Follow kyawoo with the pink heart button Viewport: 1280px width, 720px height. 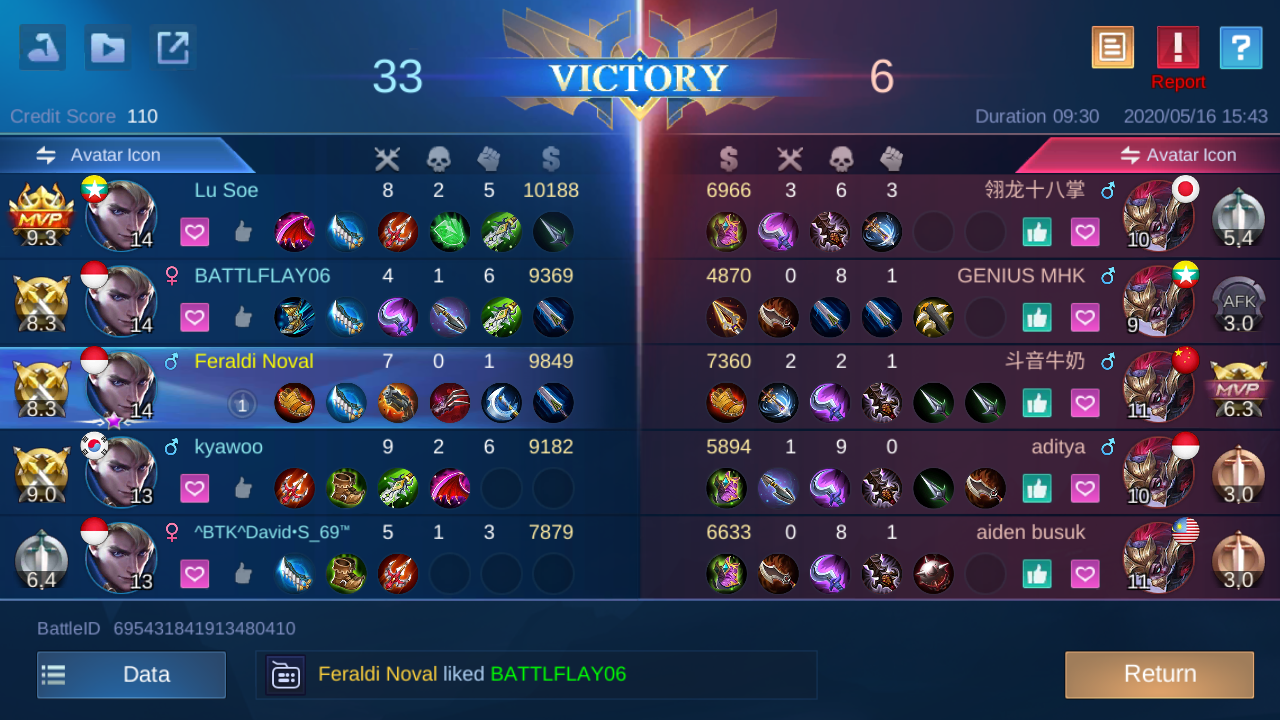pos(195,489)
